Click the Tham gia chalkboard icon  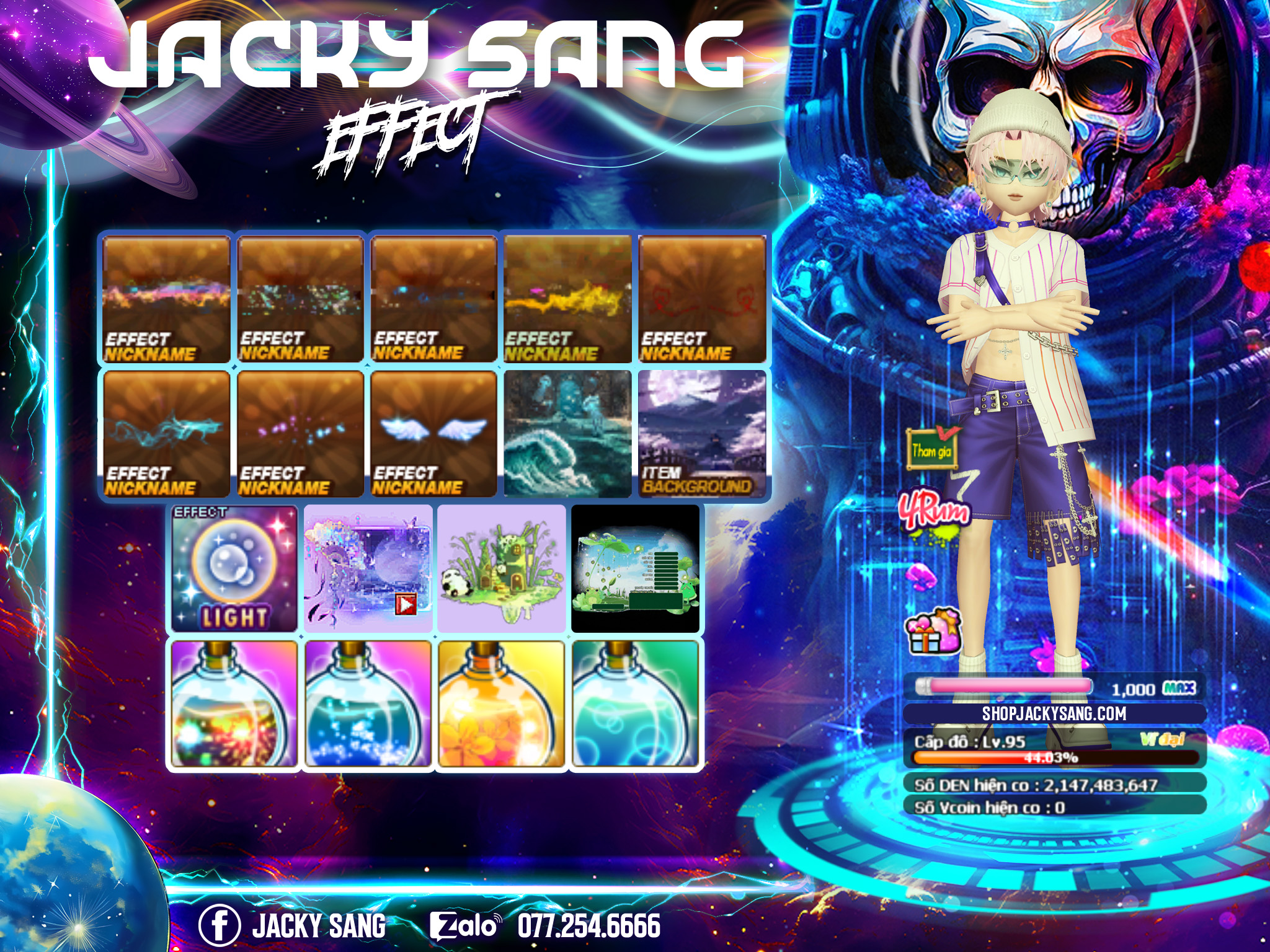(931, 448)
